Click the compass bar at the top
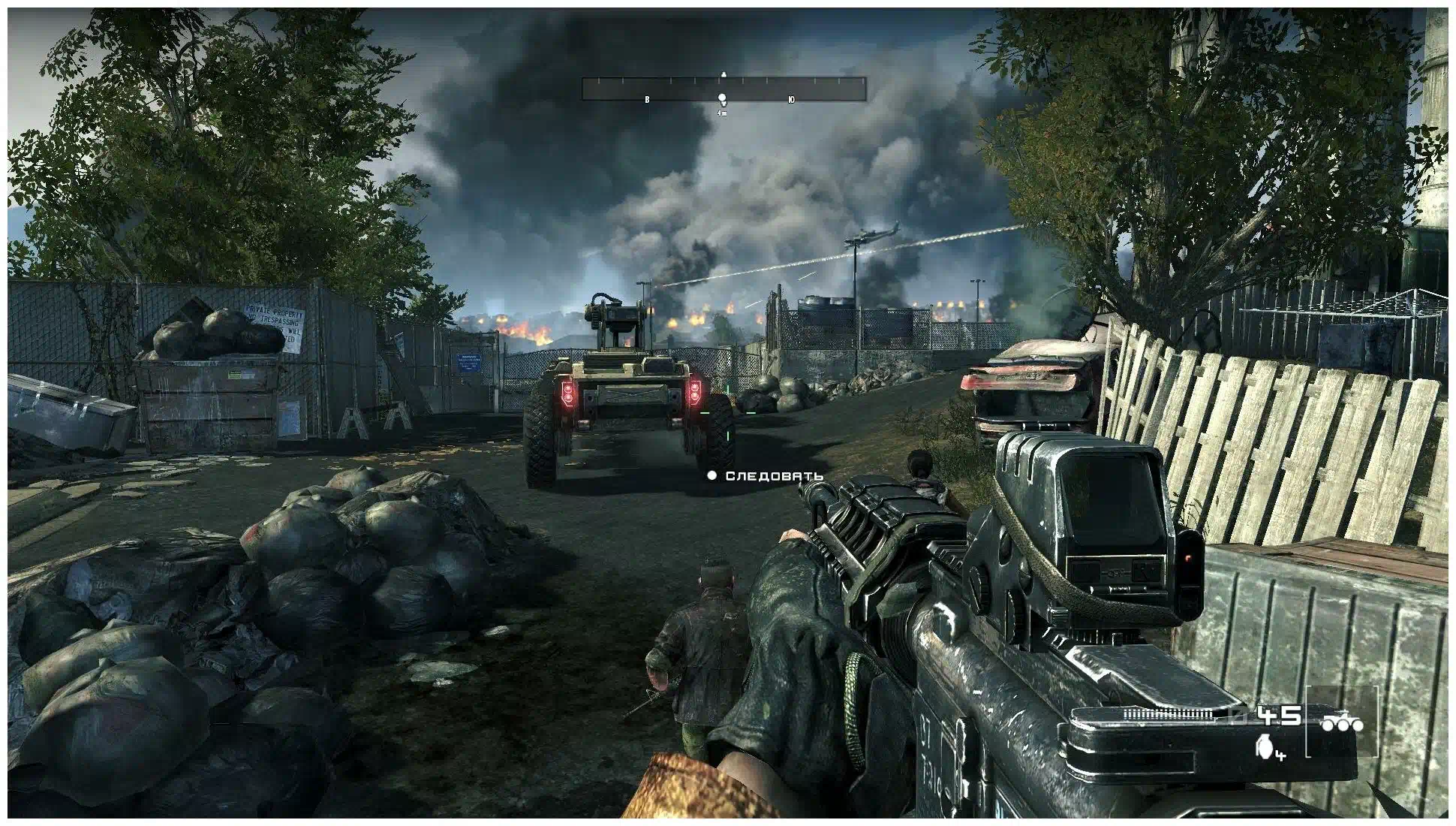Viewport: 1456px width, 826px height. point(723,89)
